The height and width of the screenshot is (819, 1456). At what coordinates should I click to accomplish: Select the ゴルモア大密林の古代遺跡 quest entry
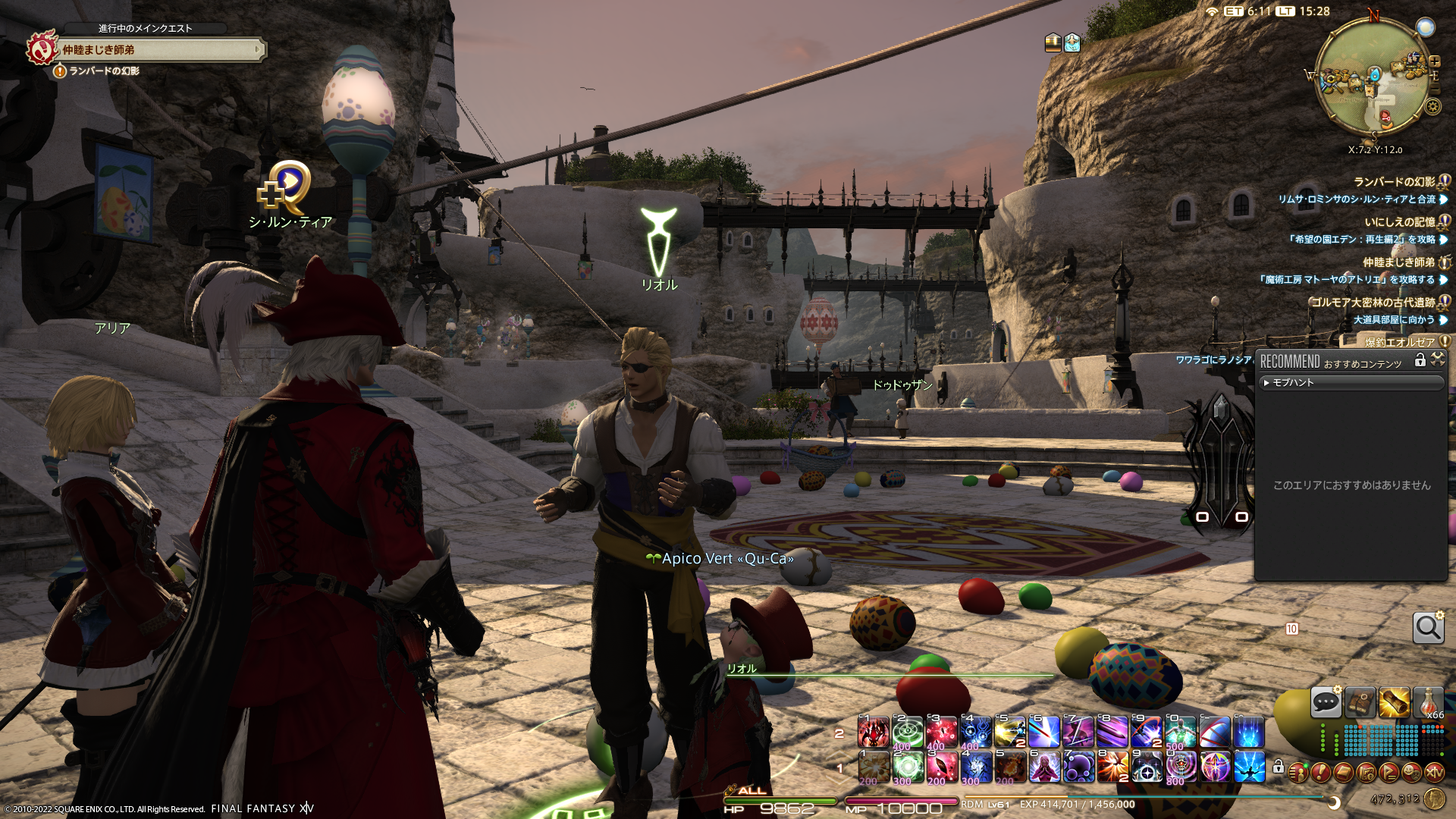tap(1373, 303)
